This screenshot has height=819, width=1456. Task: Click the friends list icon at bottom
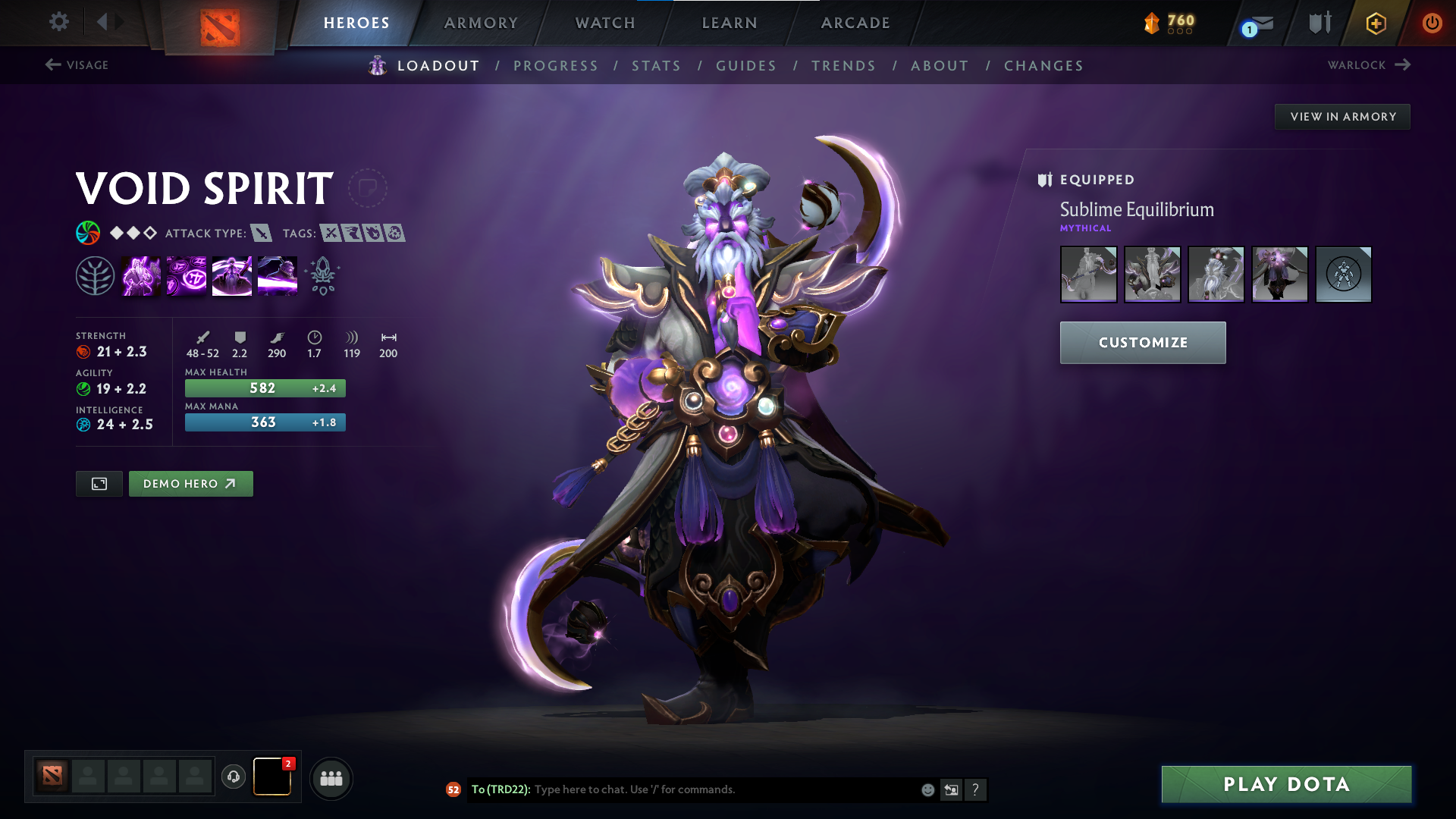coord(331,777)
